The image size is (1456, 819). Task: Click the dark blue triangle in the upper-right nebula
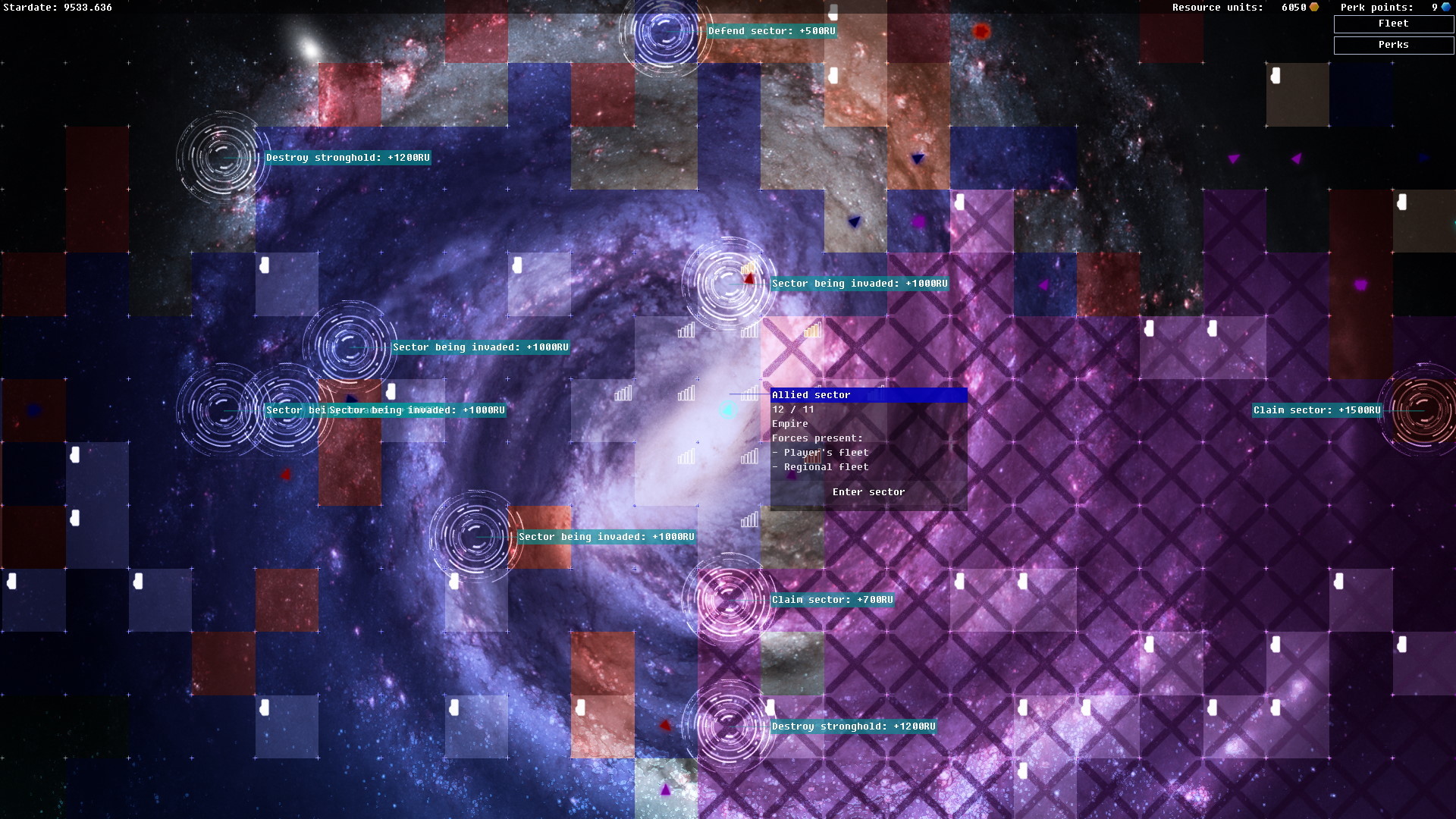(916, 160)
